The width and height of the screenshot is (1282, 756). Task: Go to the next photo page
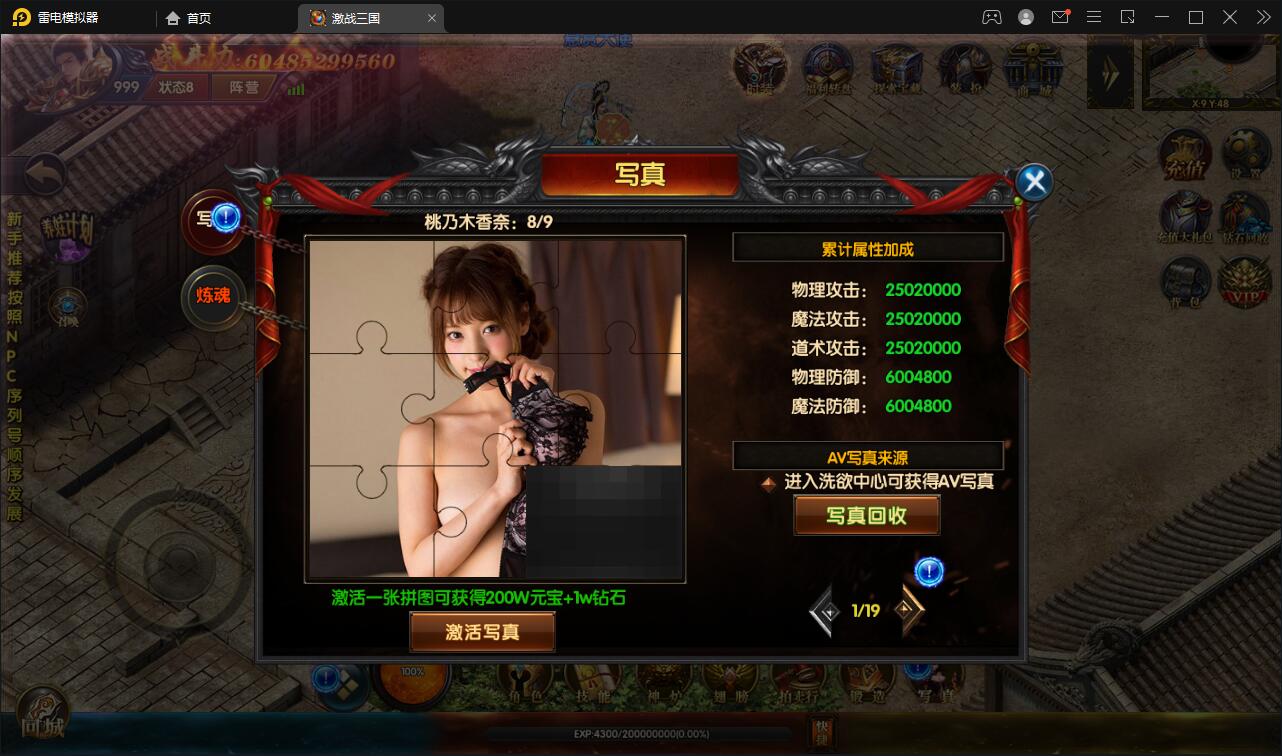pos(907,609)
